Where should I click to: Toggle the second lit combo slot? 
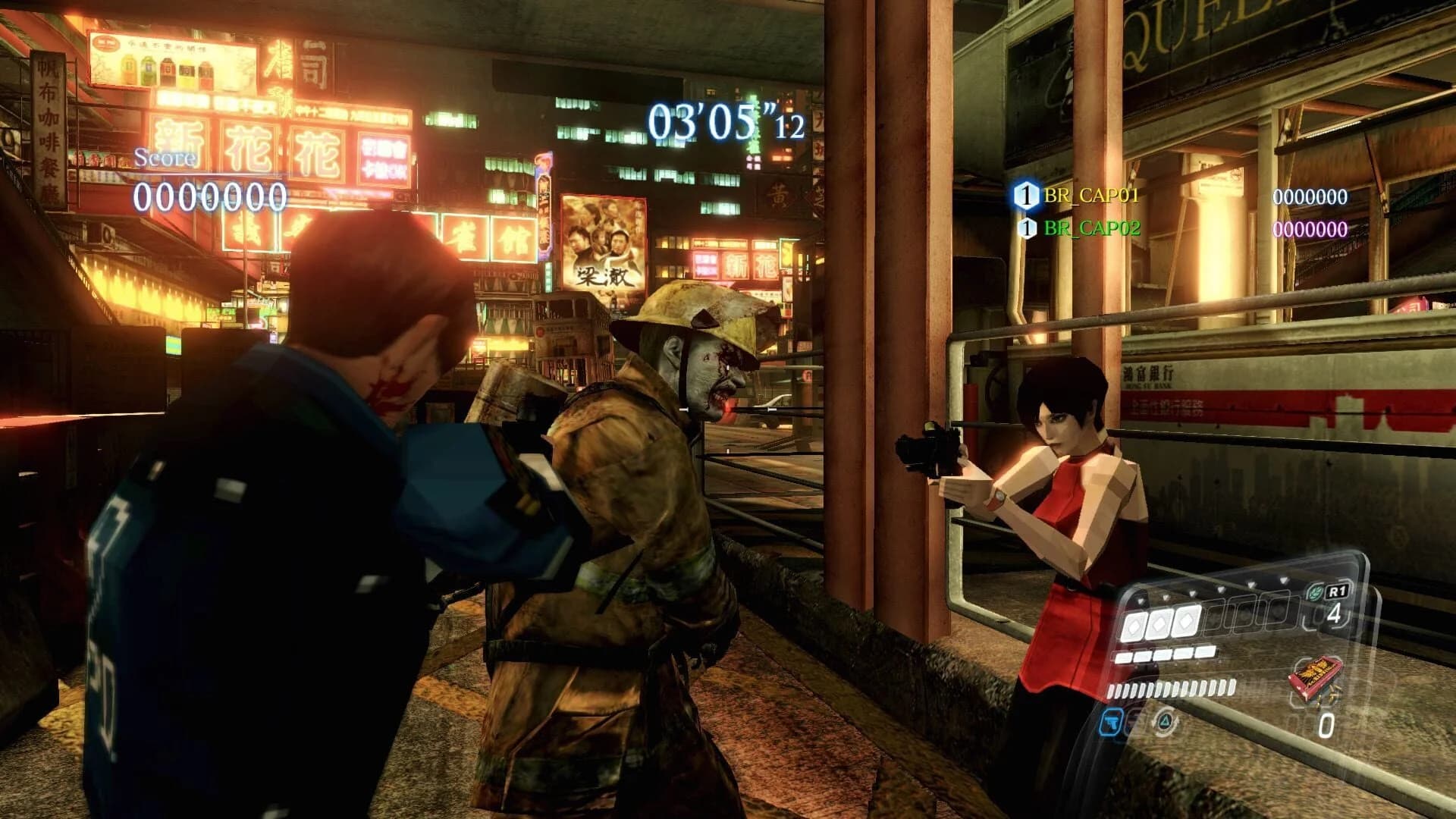click(x=1158, y=624)
